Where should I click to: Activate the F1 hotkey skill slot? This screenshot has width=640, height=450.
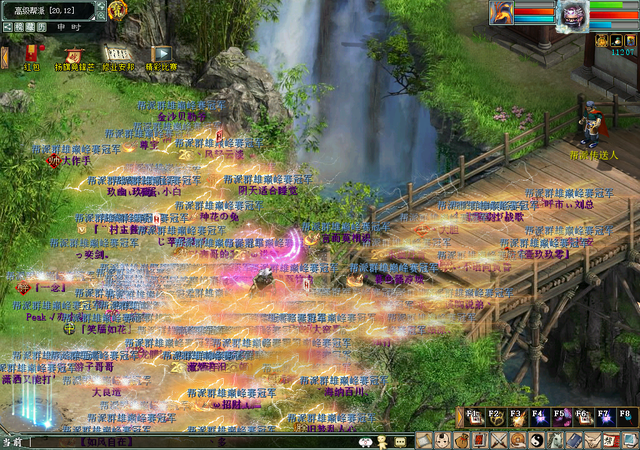(x=472, y=416)
